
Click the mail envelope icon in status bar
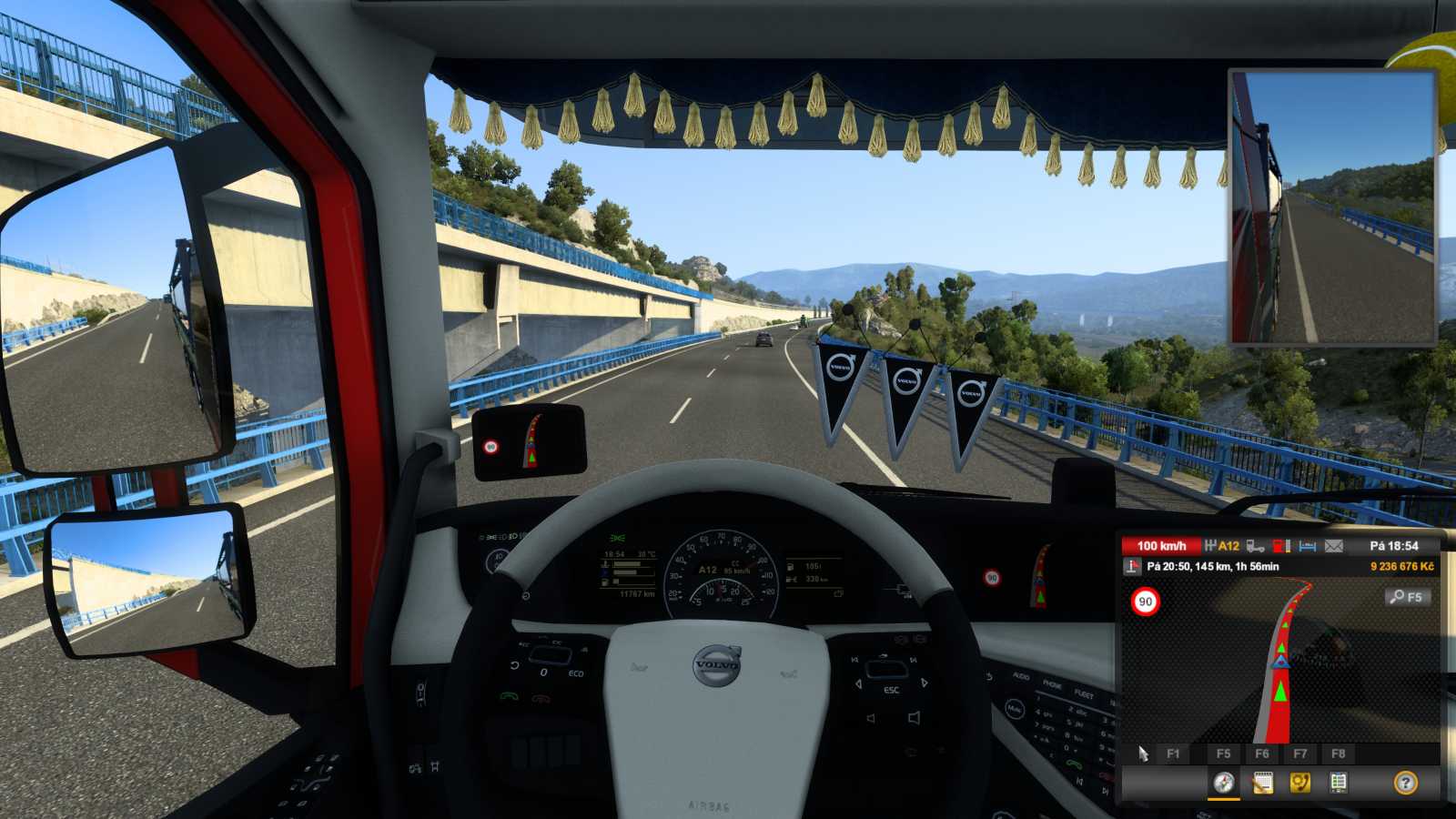point(1333,546)
